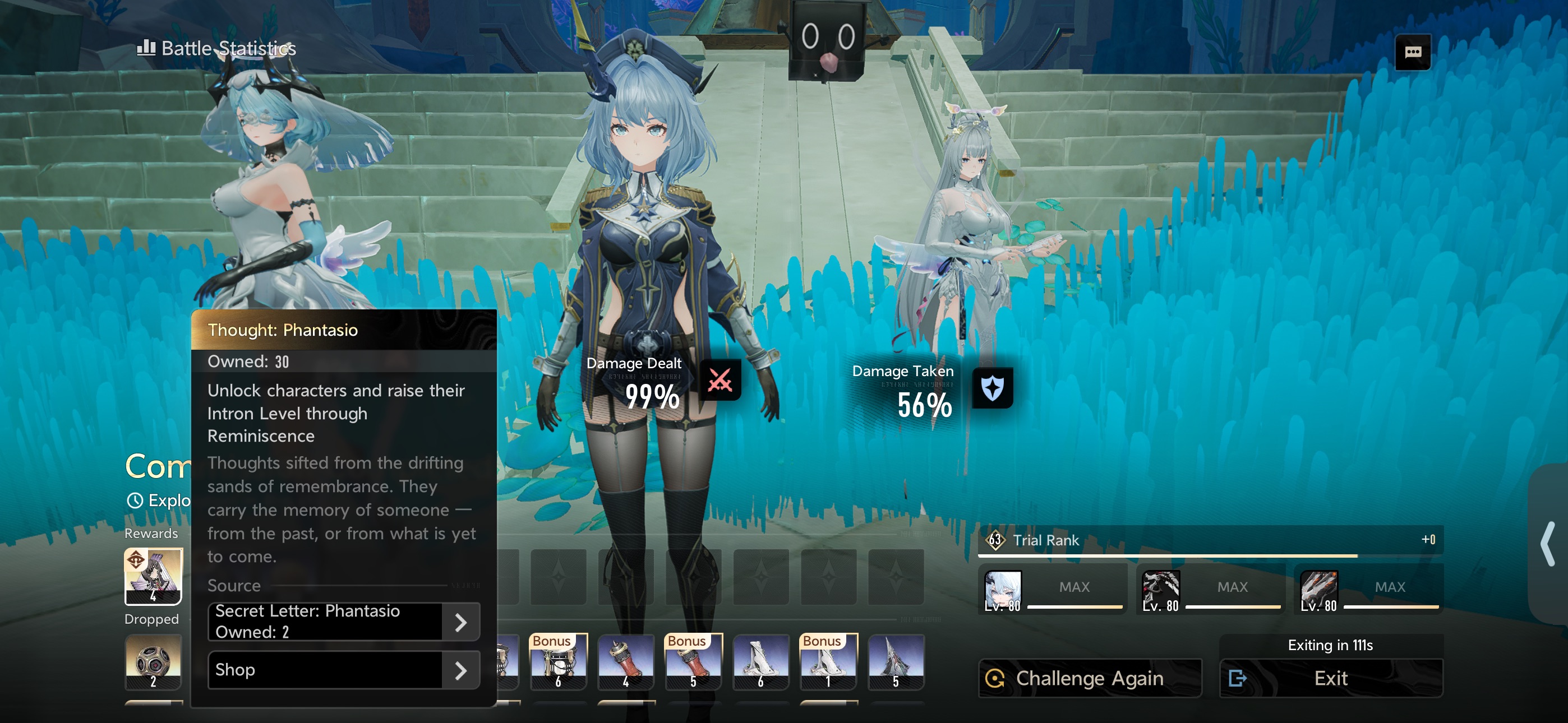Inspect the dropped sphere item with count 2
The width and height of the screenshot is (1568, 723).
click(x=154, y=661)
